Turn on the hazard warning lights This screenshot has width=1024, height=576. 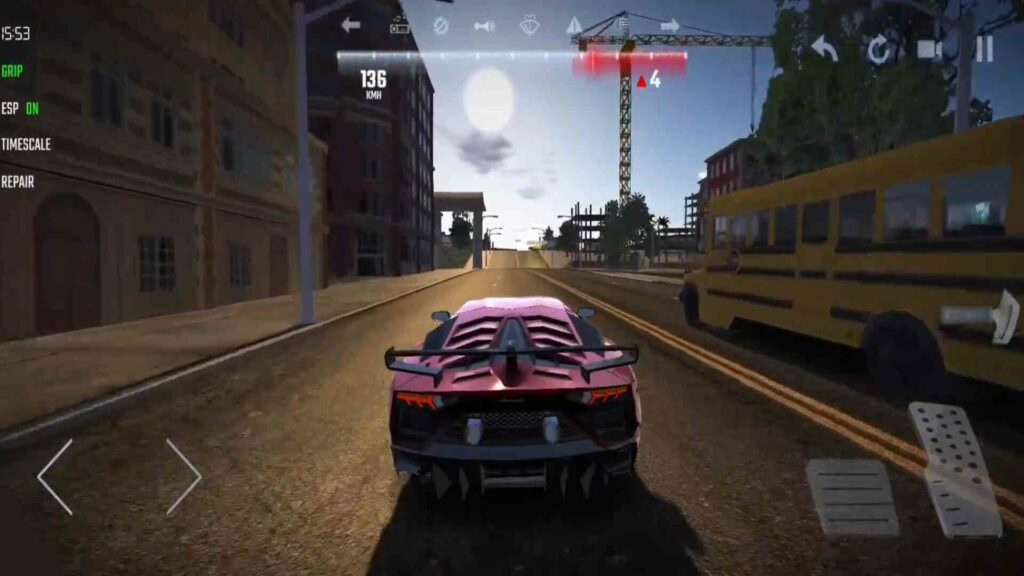[x=574, y=25]
